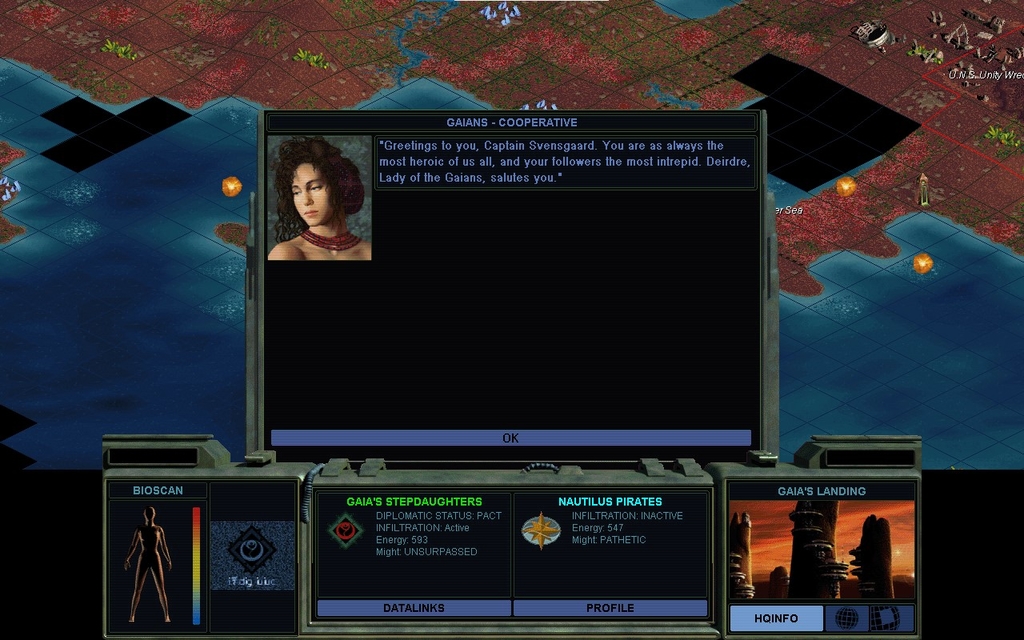Click the Bioscan body figure
Viewport: 1024px width, 640px height.
[148, 562]
